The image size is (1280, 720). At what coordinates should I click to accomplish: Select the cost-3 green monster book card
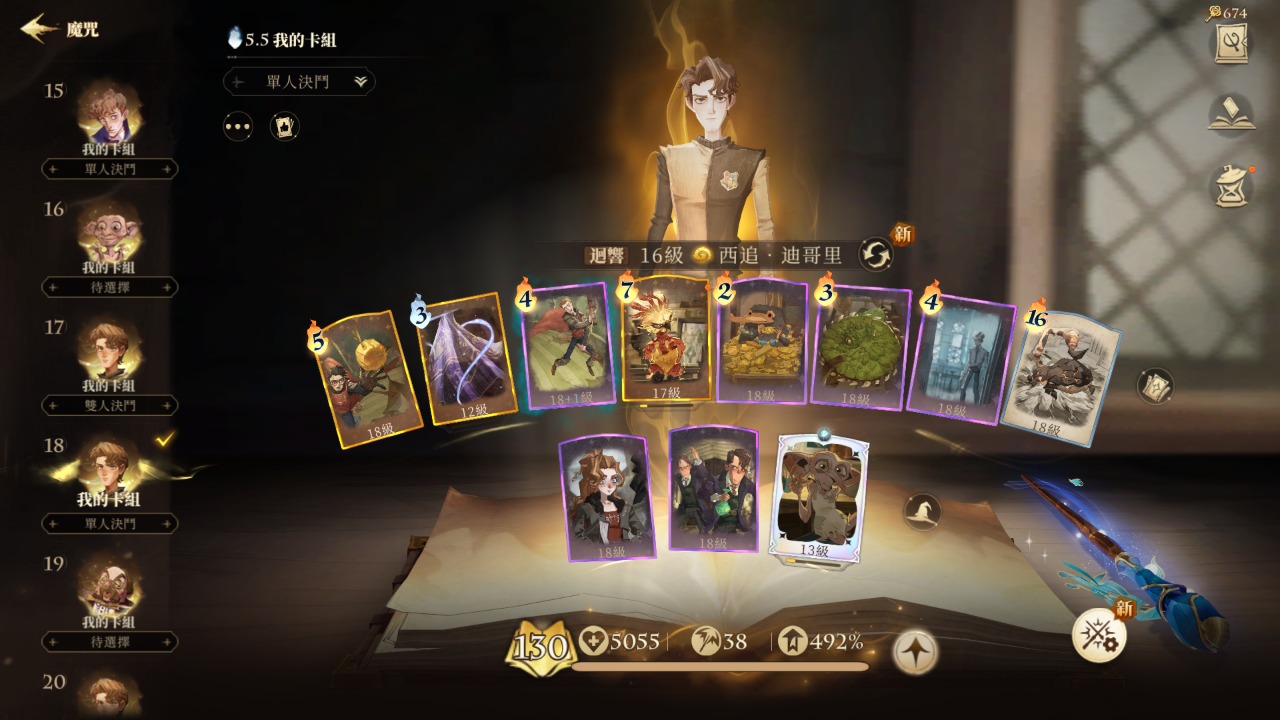click(860, 347)
